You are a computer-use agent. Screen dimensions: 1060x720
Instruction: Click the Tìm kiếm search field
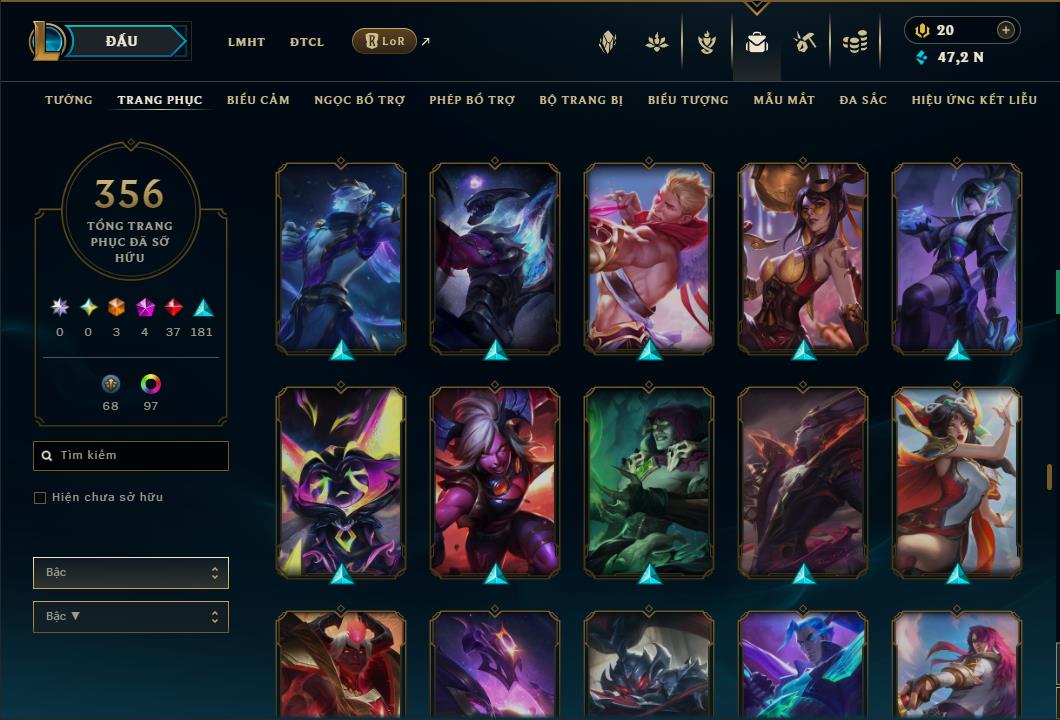click(x=131, y=456)
